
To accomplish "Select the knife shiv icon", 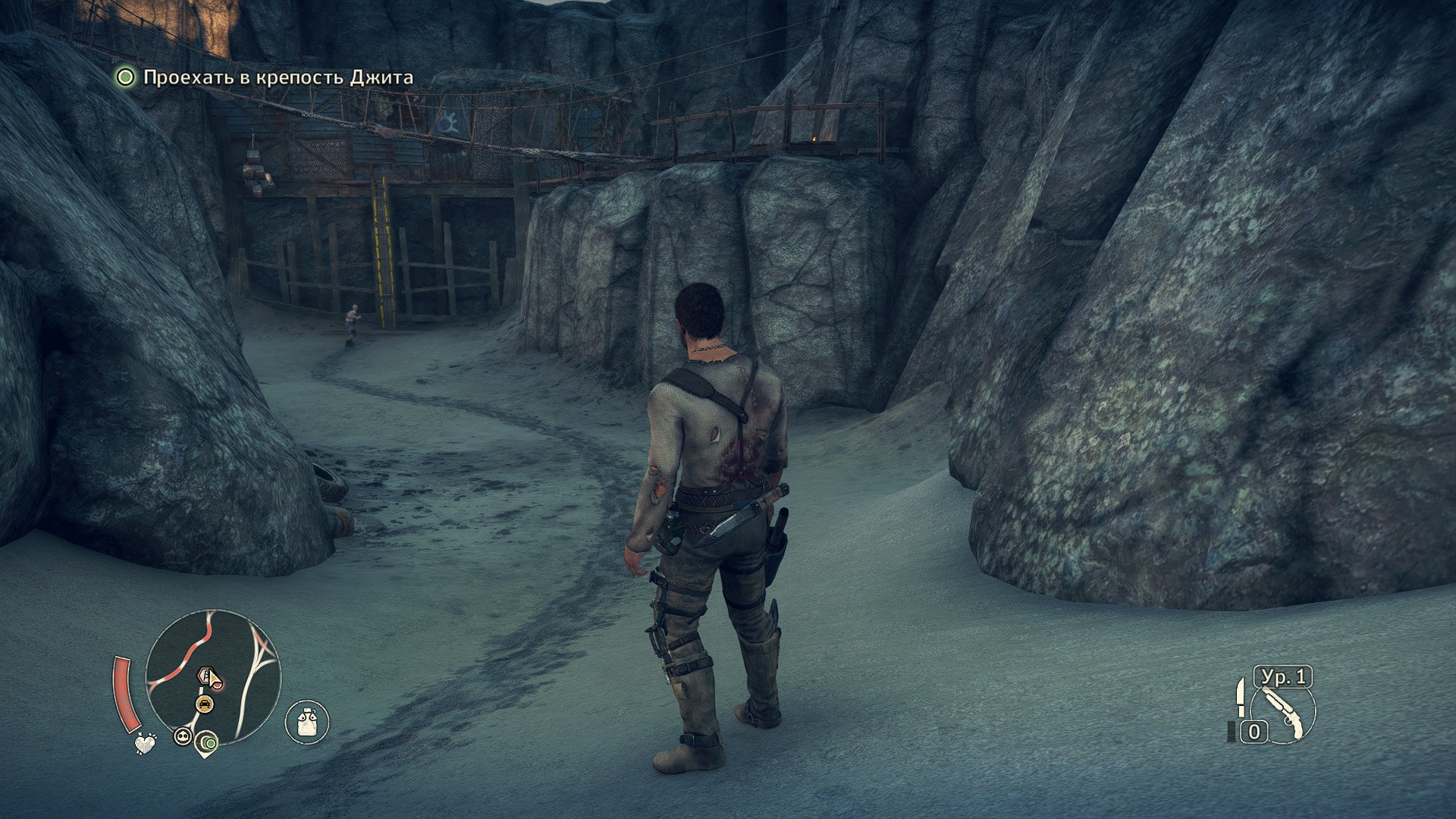I will (x=1241, y=697).
